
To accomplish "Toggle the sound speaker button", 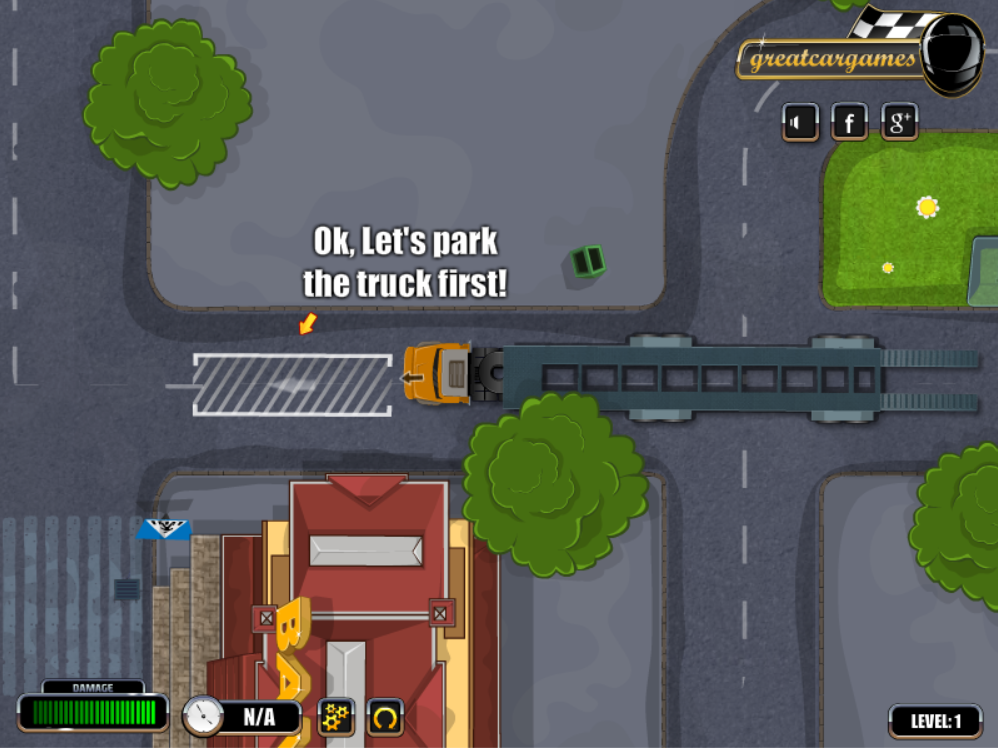I will pos(800,123).
